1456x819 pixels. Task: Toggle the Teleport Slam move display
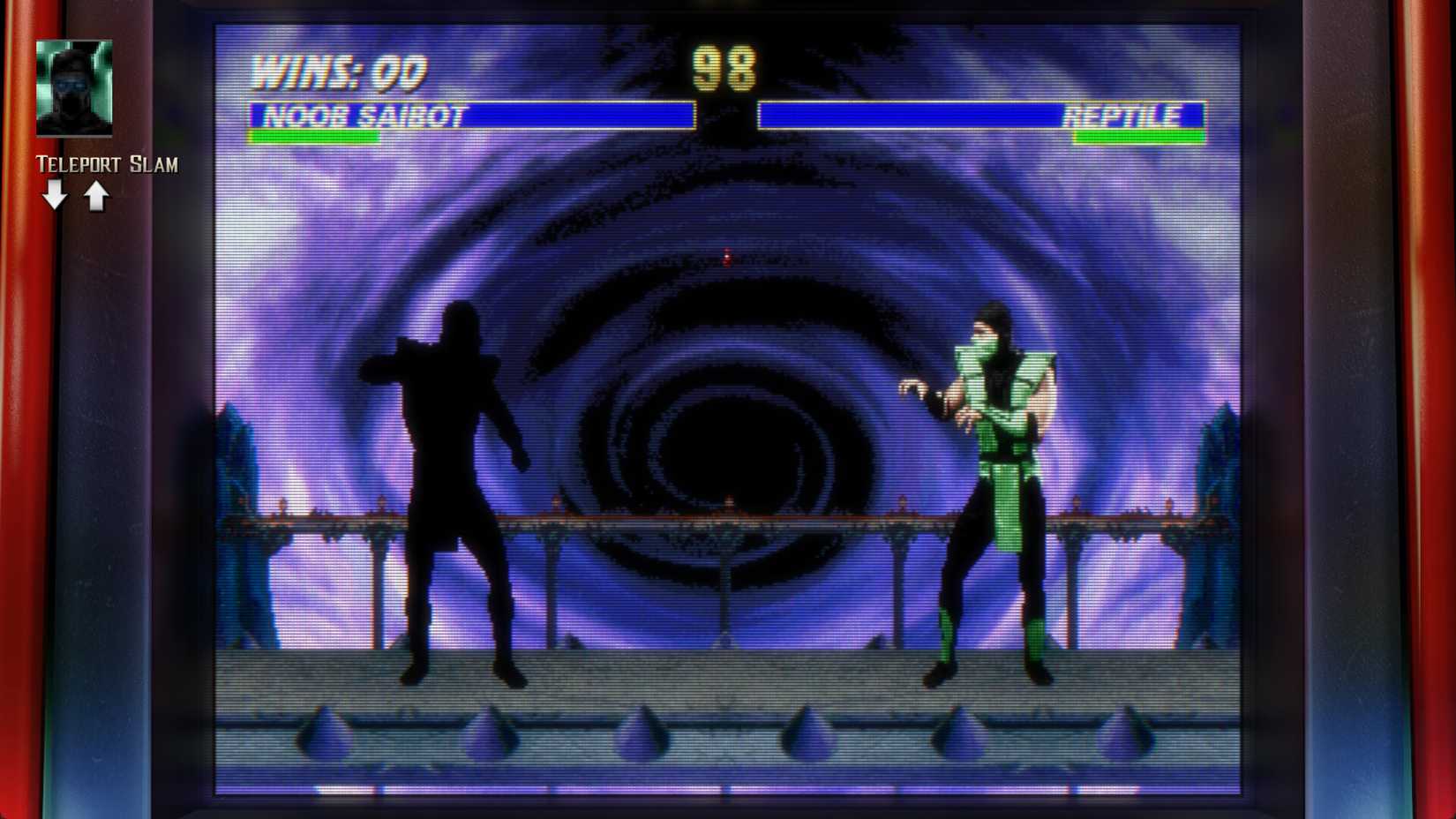pos(106,164)
